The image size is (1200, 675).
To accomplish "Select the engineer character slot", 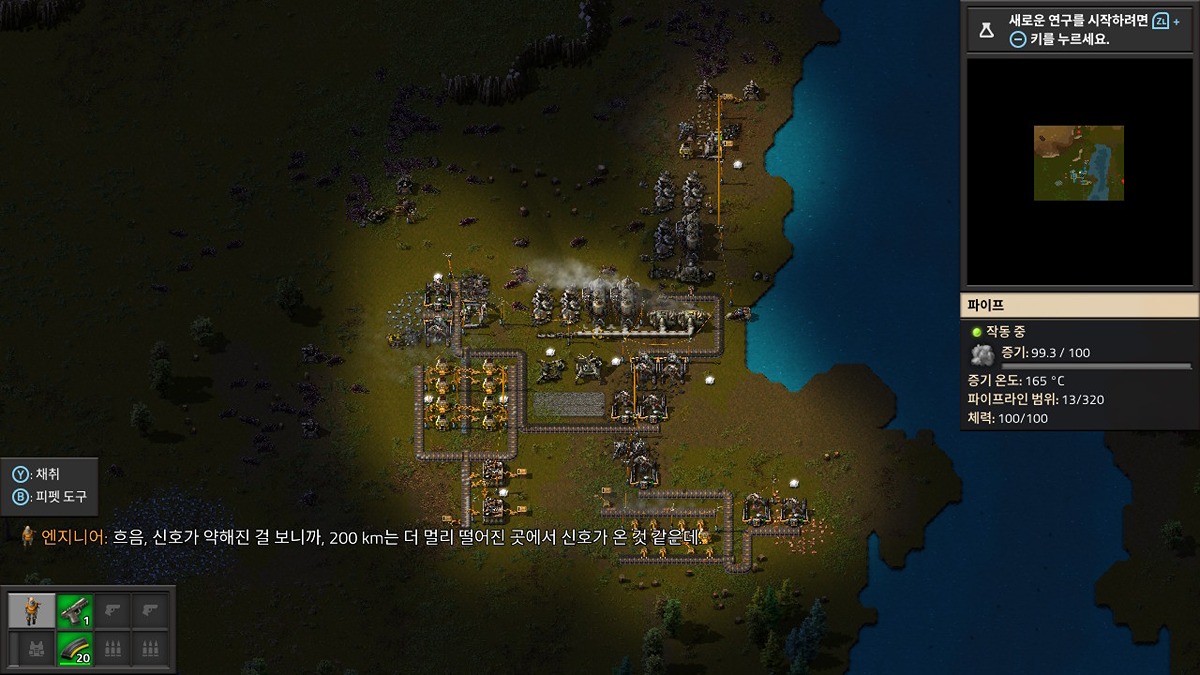I will pos(32,610).
